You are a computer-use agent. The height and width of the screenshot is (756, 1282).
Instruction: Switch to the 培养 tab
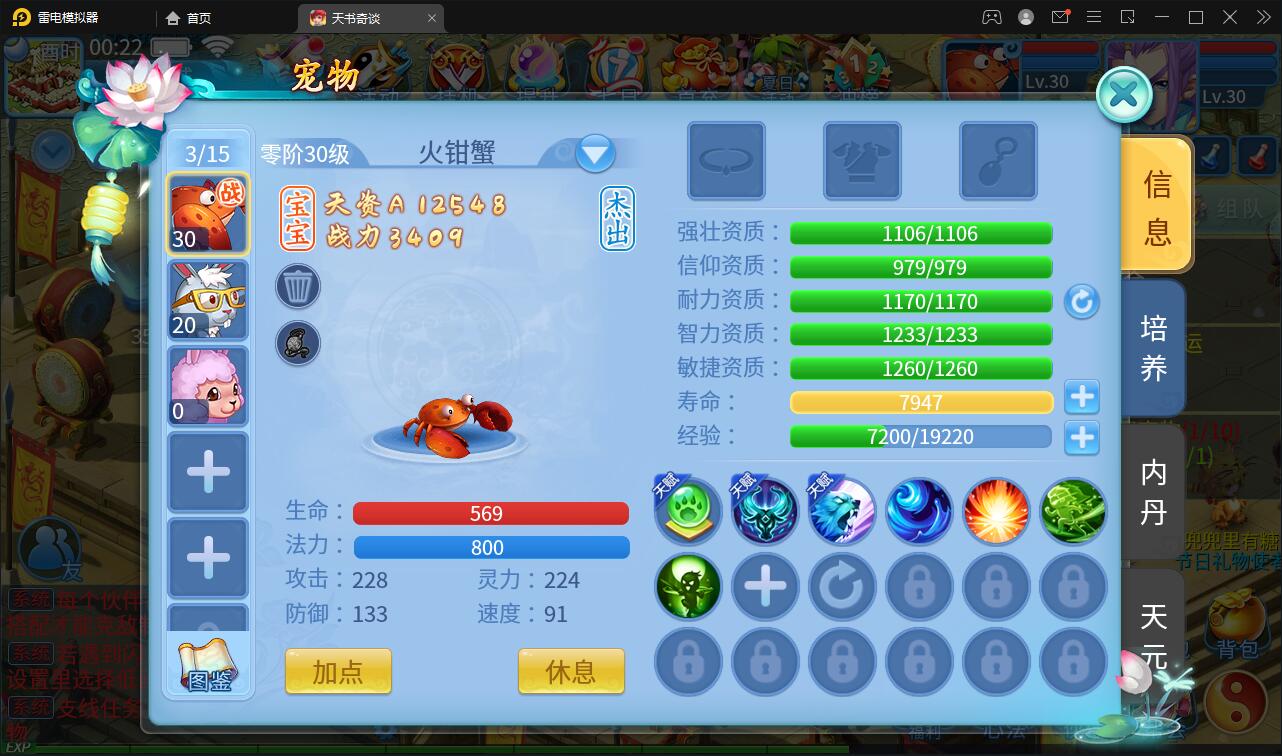(x=1155, y=345)
